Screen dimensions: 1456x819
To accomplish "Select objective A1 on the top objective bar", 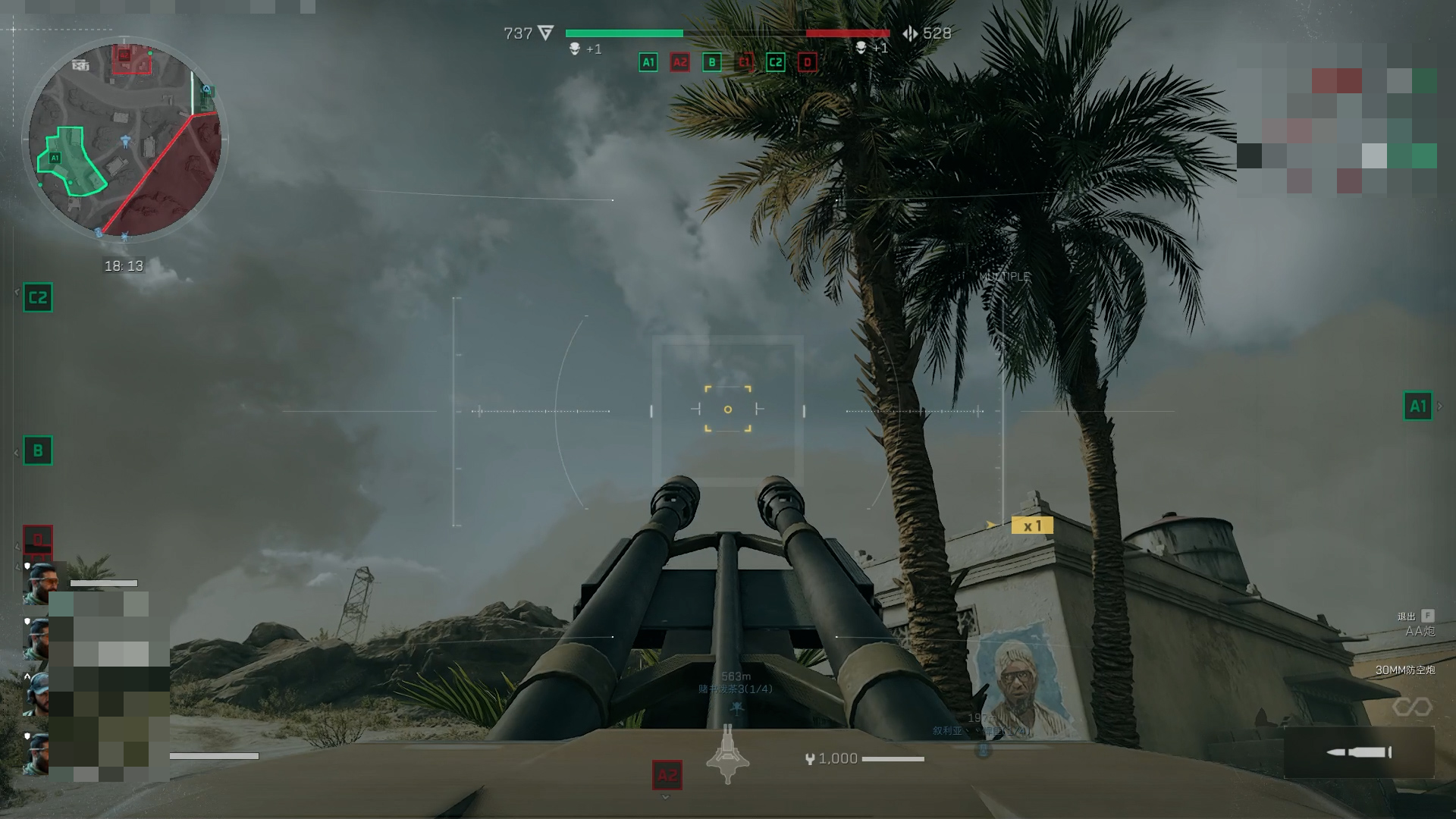I will click(647, 63).
